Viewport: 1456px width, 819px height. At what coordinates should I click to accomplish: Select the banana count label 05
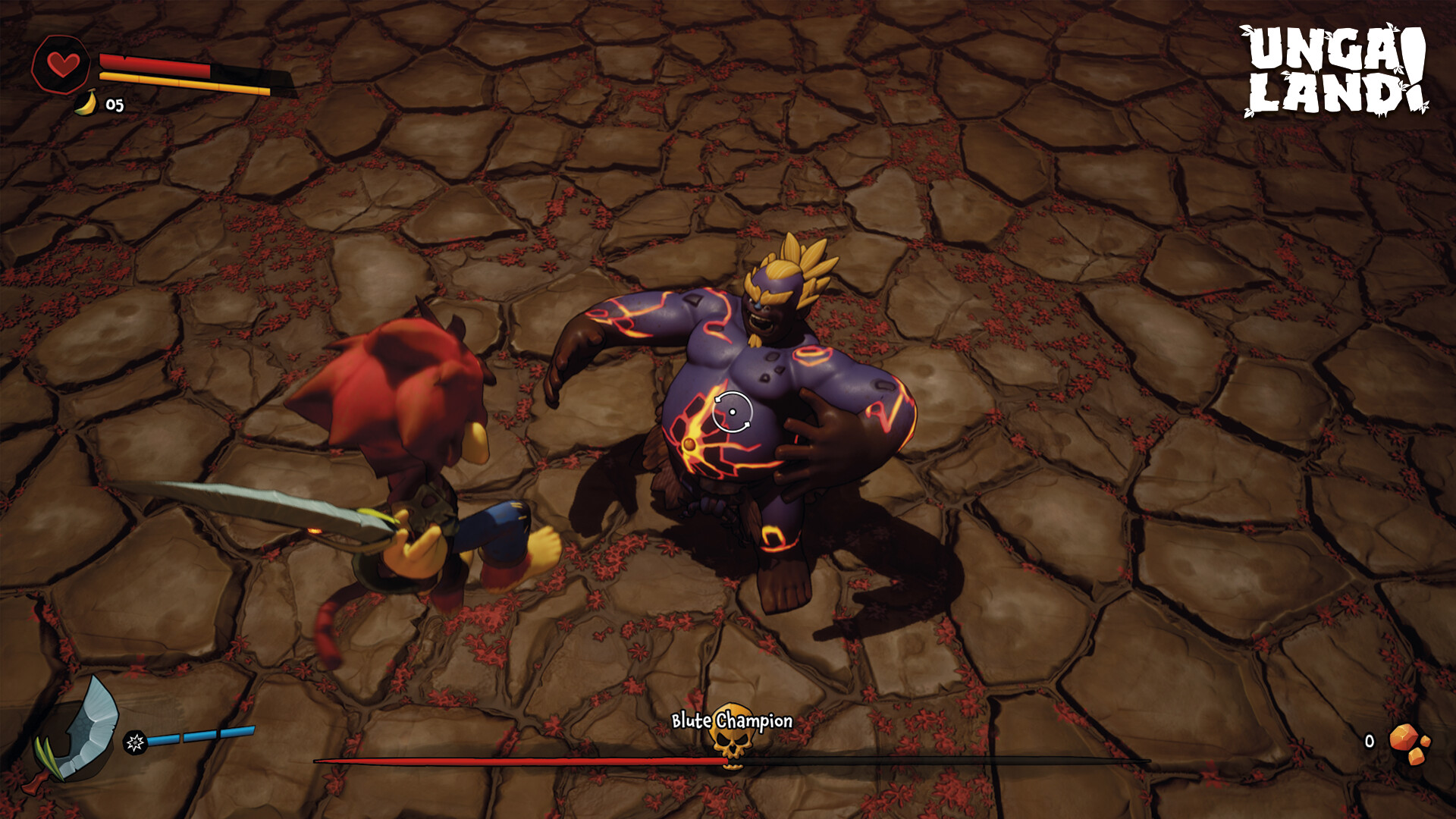tap(115, 103)
